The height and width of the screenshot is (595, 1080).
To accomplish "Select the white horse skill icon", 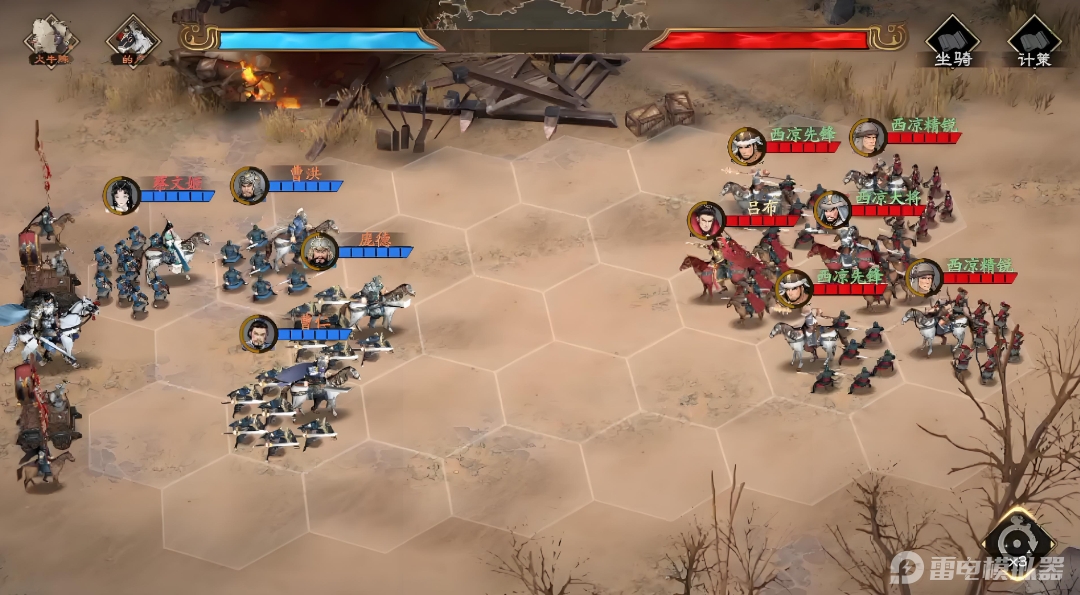I will click(x=132, y=39).
